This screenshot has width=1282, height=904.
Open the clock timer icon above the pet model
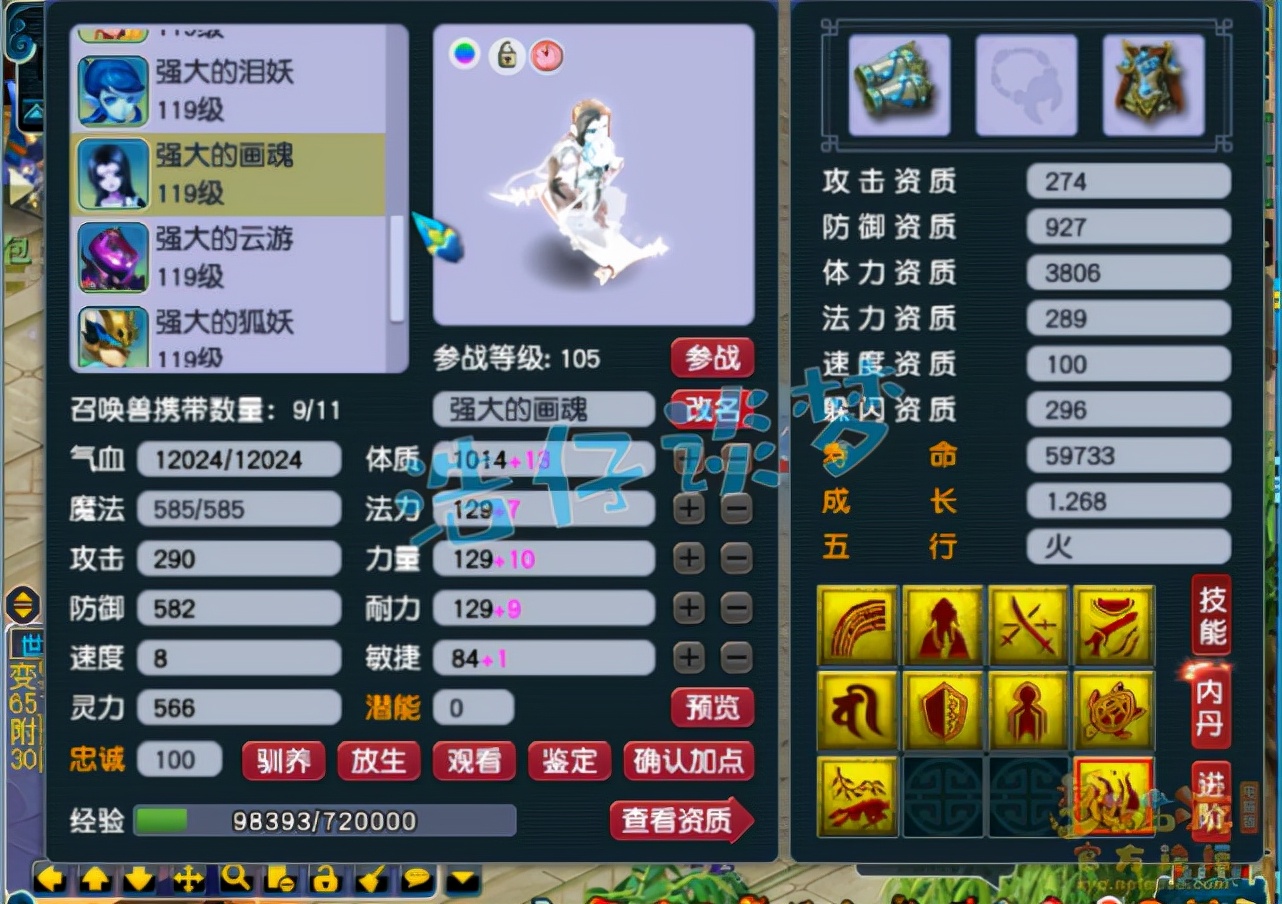[x=546, y=56]
